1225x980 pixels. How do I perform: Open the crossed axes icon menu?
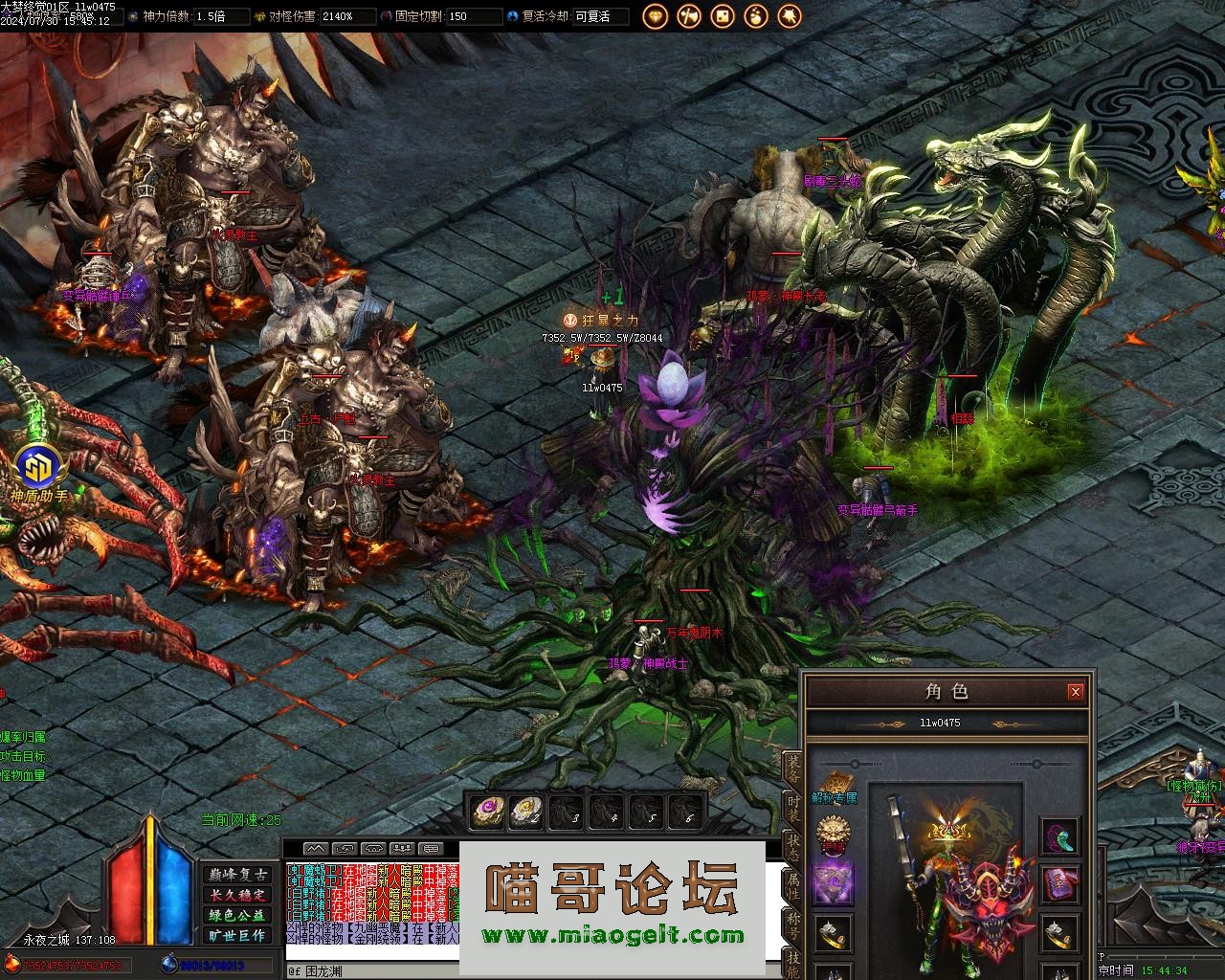pyautogui.click(x=688, y=15)
